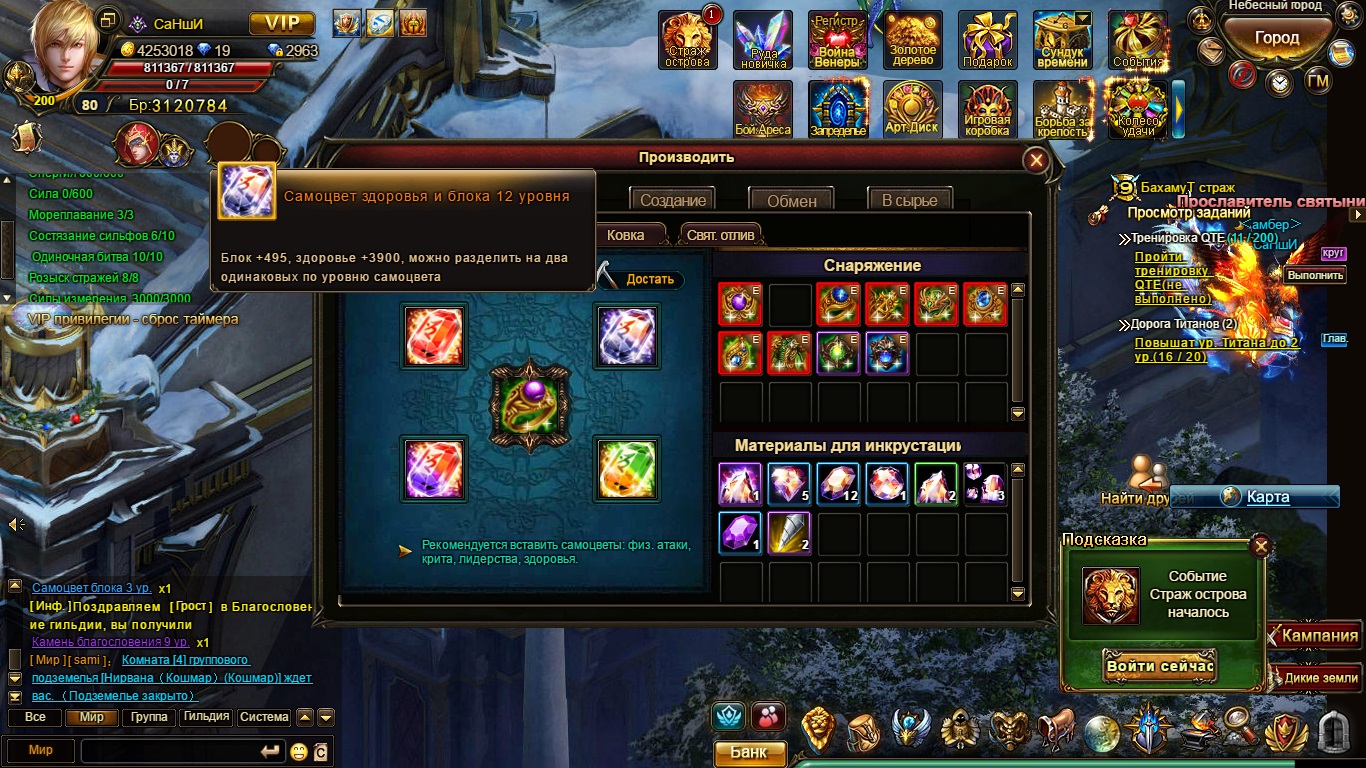Switch to the Создание tab
The width and height of the screenshot is (1366, 768).
(673, 200)
